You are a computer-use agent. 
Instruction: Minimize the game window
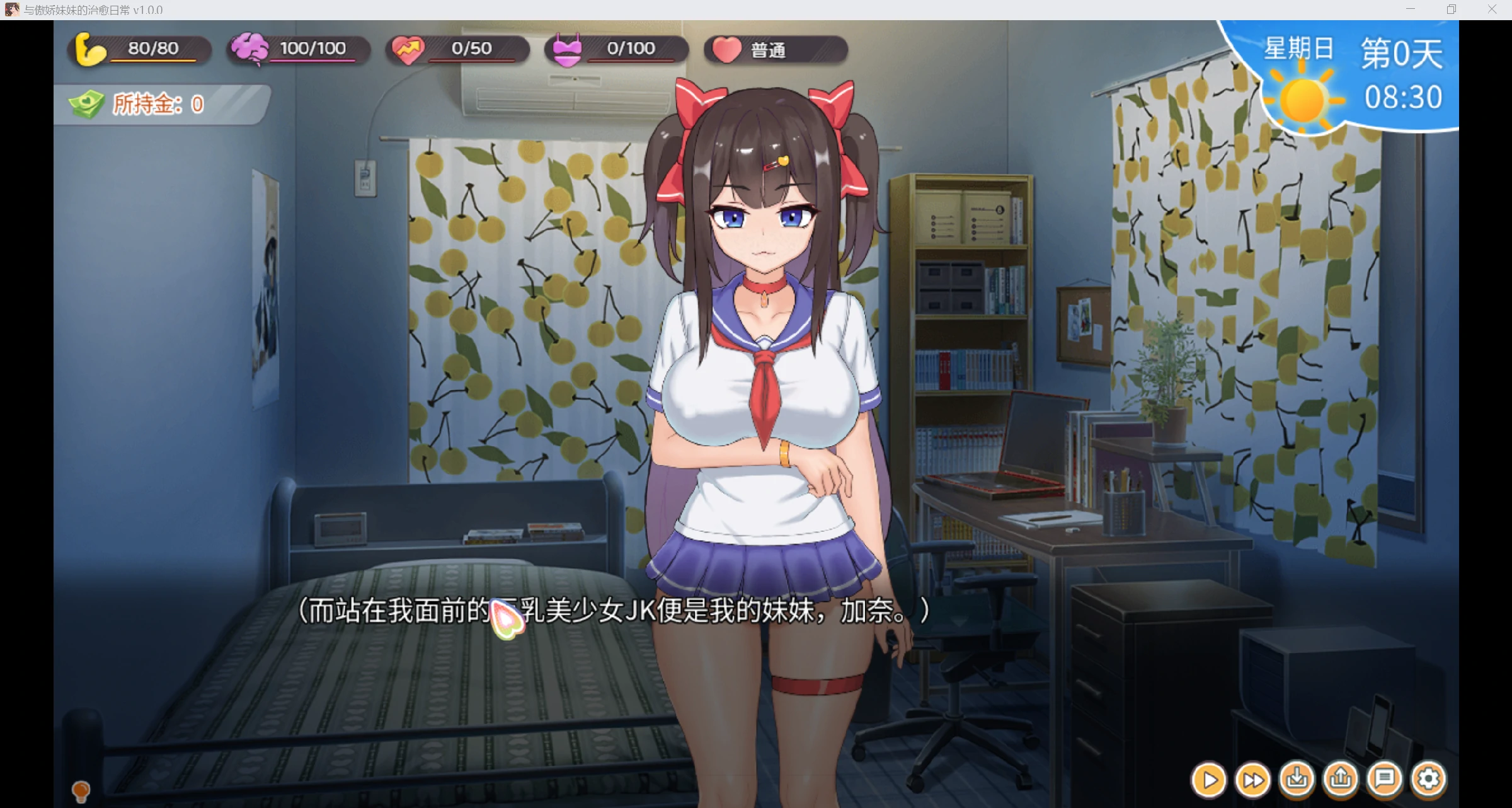click(x=1411, y=9)
